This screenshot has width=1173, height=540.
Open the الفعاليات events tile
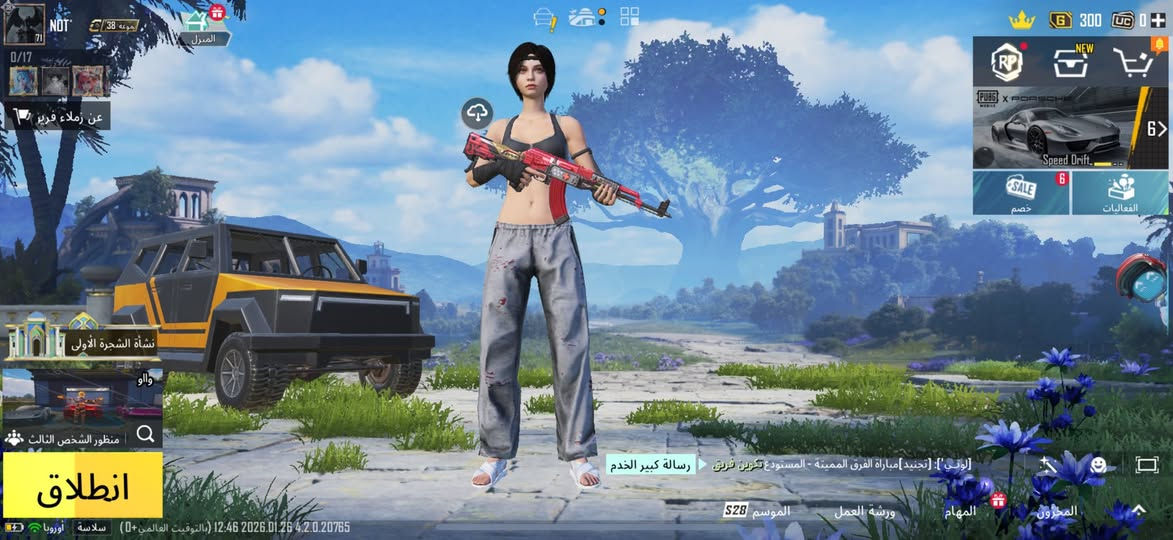[x=1120, y=192]
